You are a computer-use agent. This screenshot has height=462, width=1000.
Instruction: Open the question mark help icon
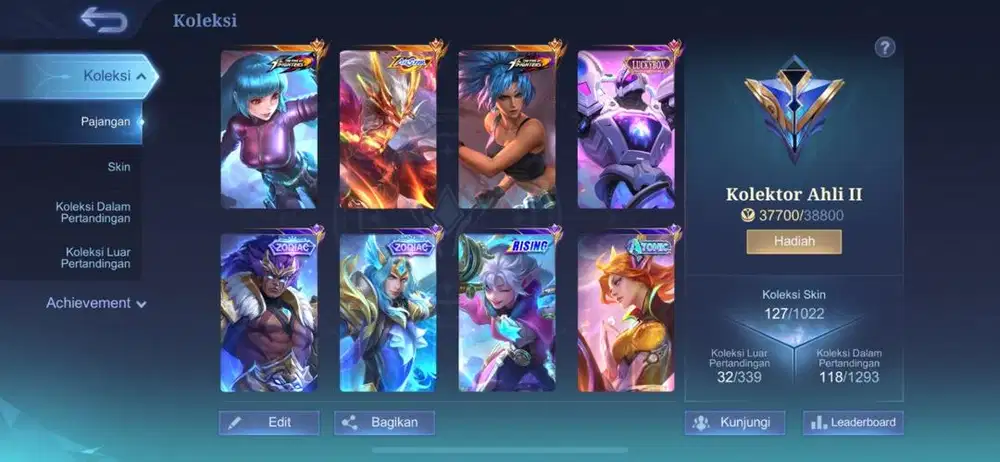click(x=884, y=47)
